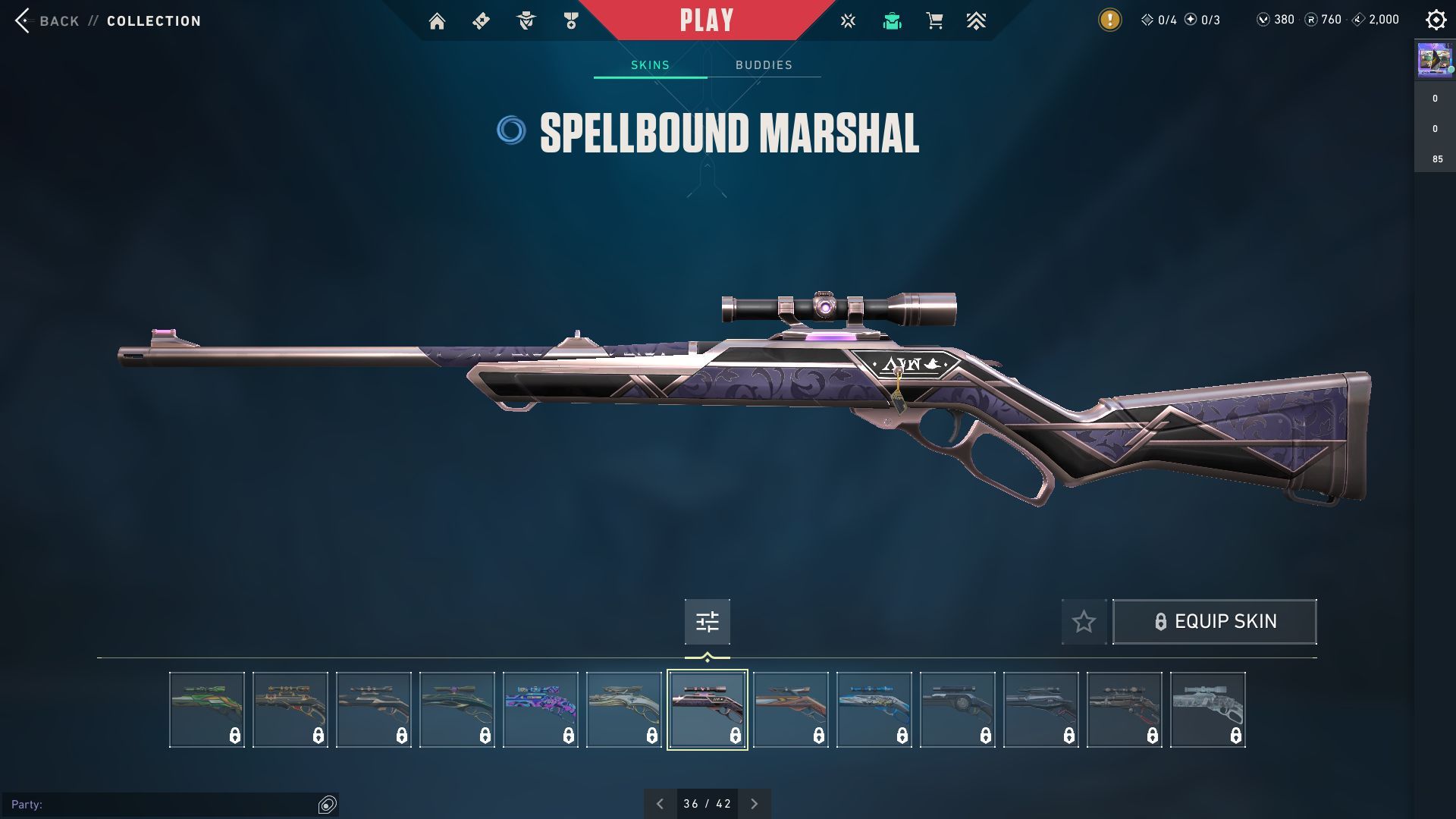Open the Collection locker icon in navbar

892,21
